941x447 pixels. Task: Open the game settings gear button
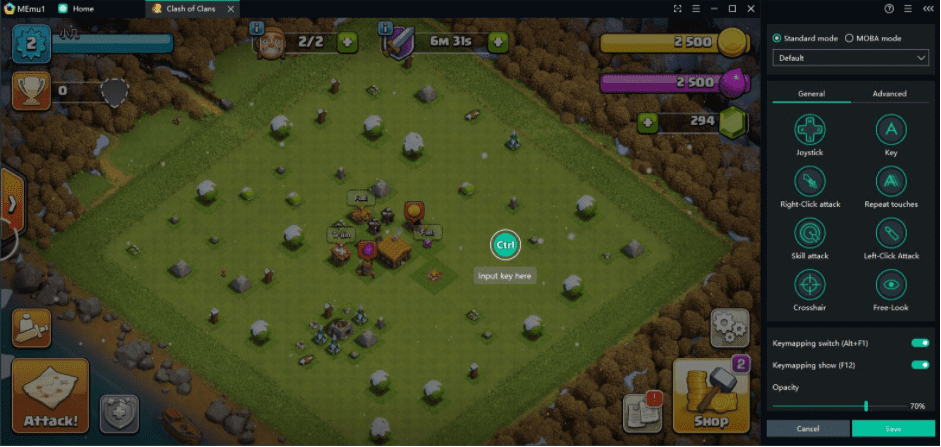[729, 327]
